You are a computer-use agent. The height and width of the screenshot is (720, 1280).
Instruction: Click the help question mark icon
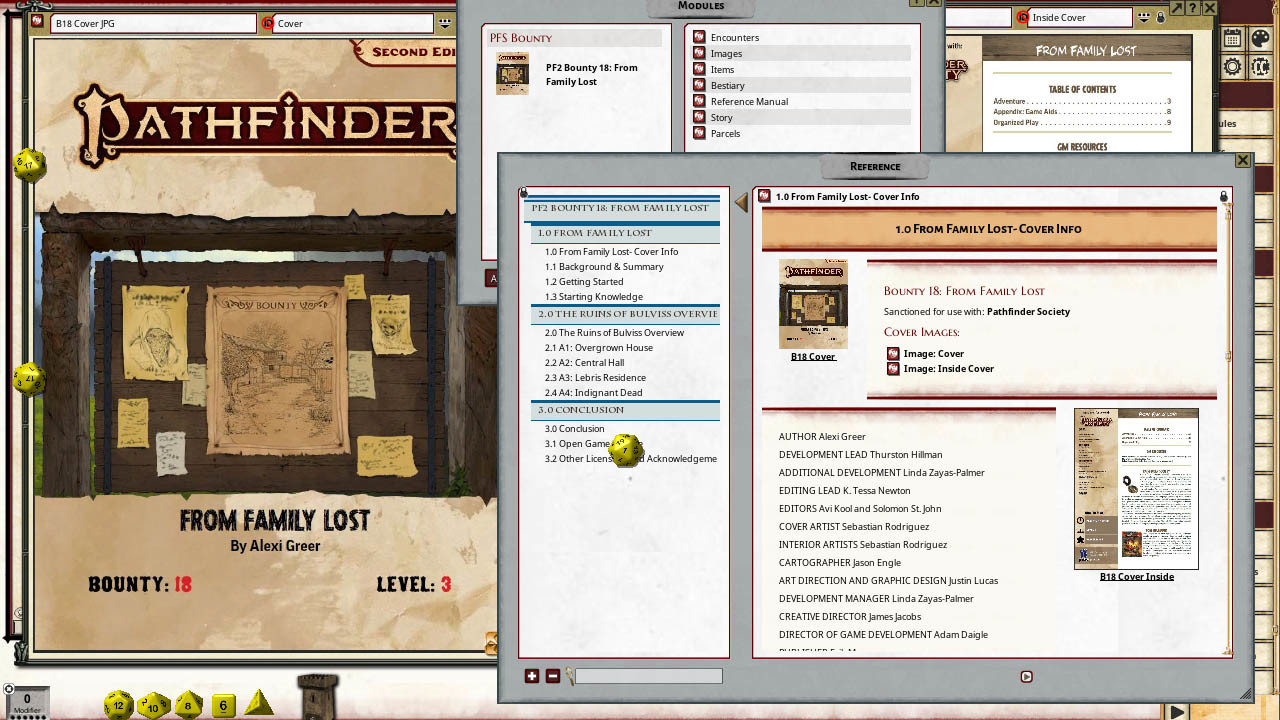coord(1192,8)
